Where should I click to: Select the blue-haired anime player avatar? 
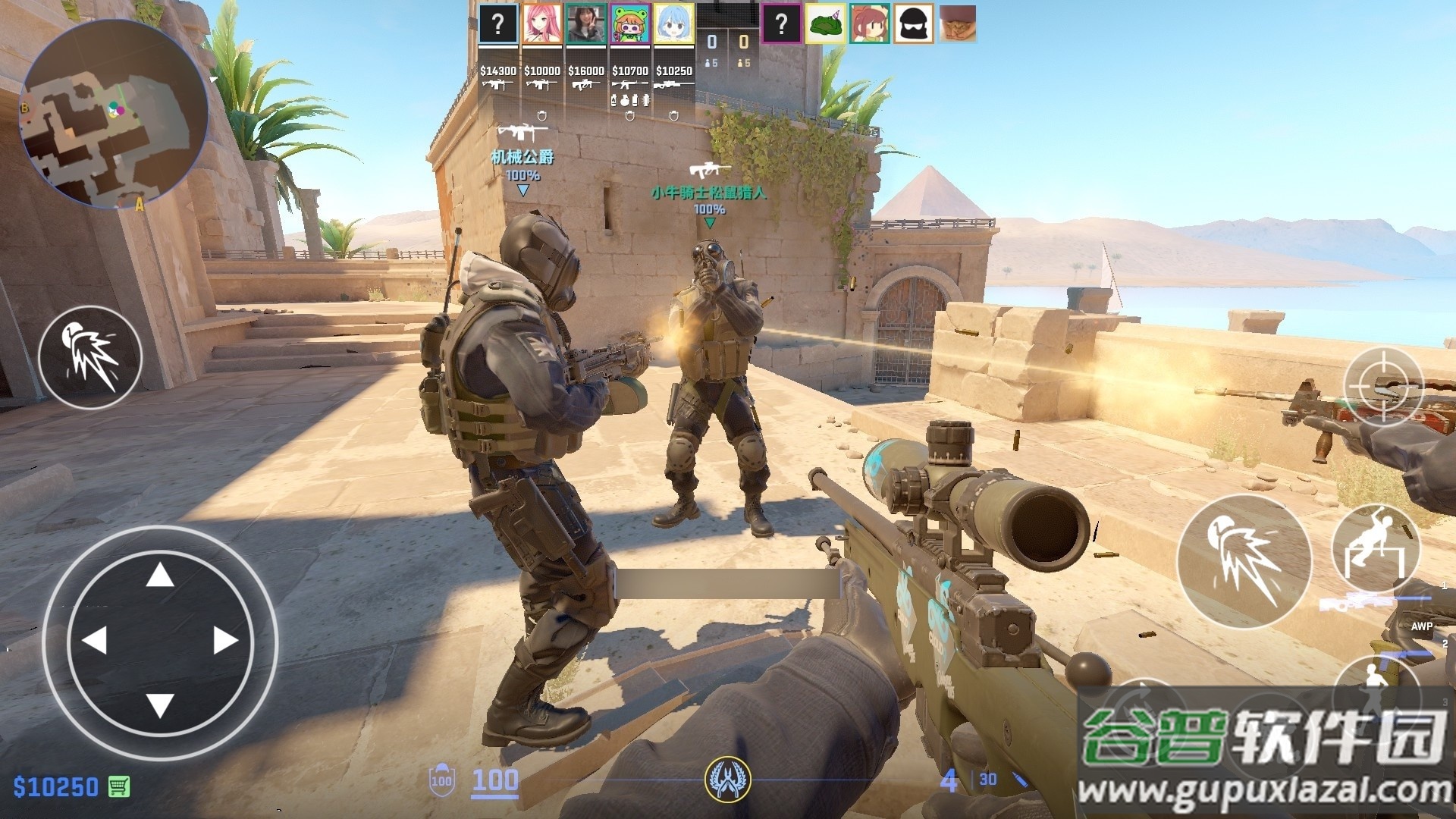point(673,24)
